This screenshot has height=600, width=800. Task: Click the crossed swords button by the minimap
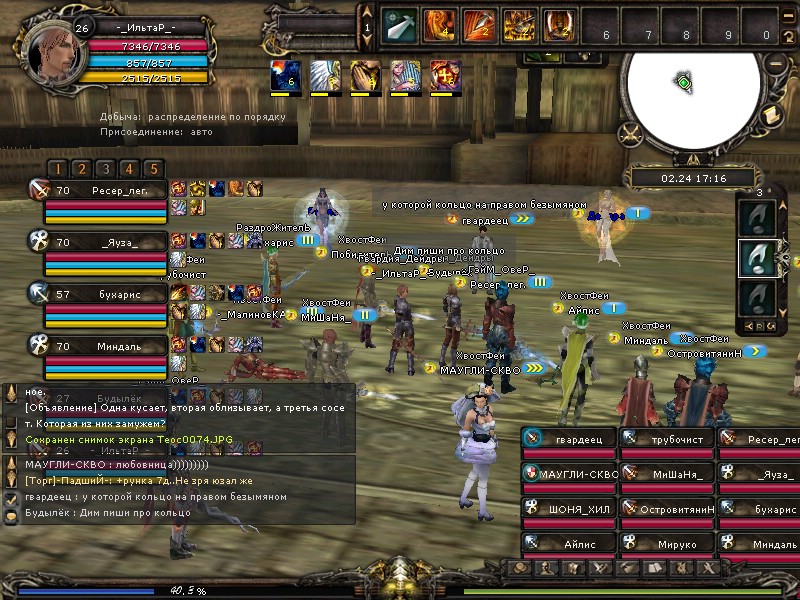(x=630, y=132)
